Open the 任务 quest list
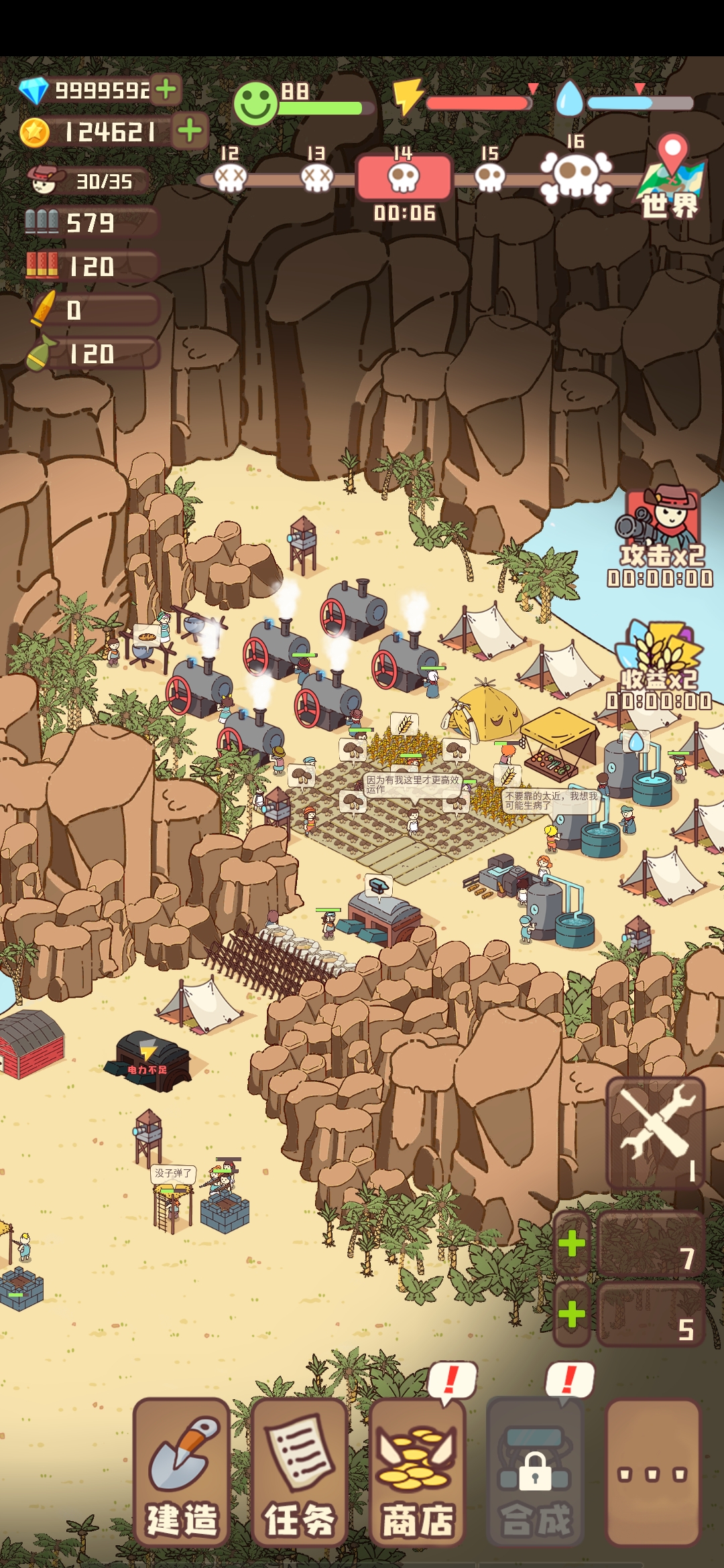The image size is (724, 1568). [x=299, y=1472]
